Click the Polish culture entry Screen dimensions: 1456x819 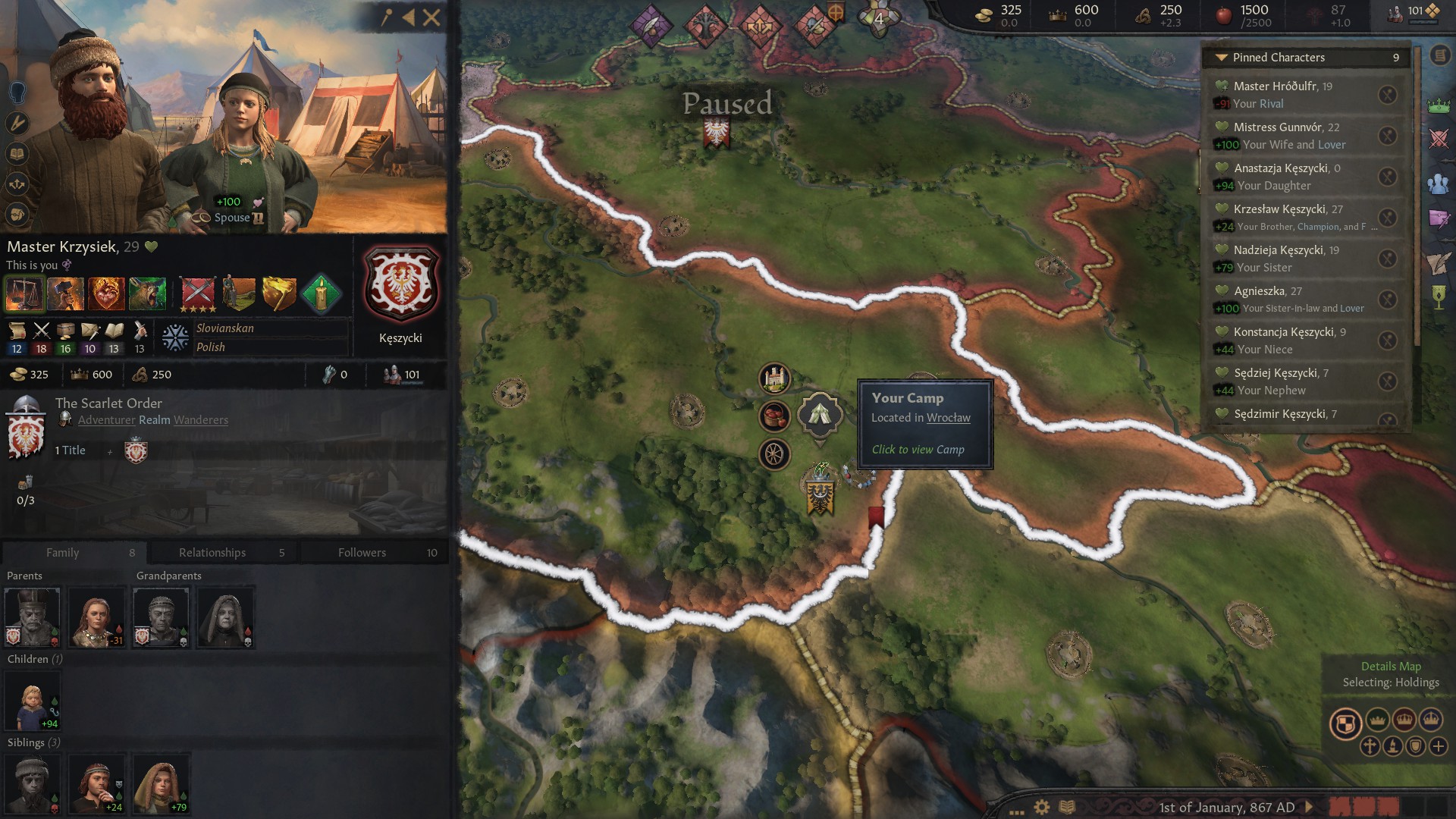pyautogui.click(x=211, y=347)
